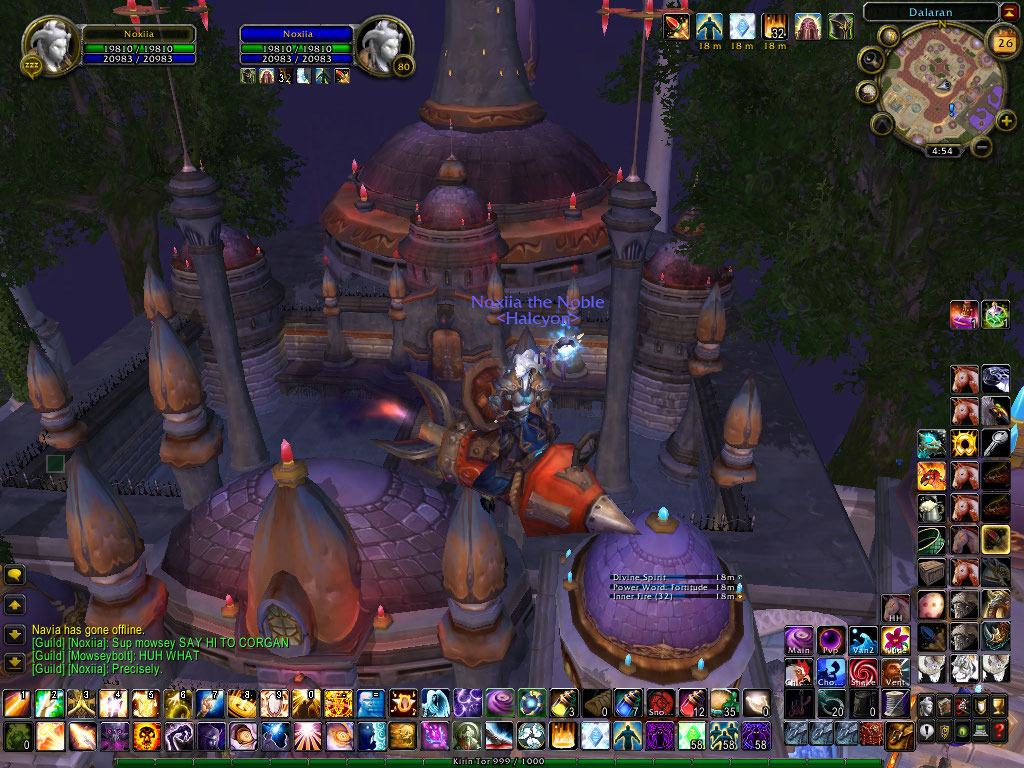Use the yellow skull ability icon
Image resolution: width=1024 pixels, height=768 pixels.
(144, 737)
